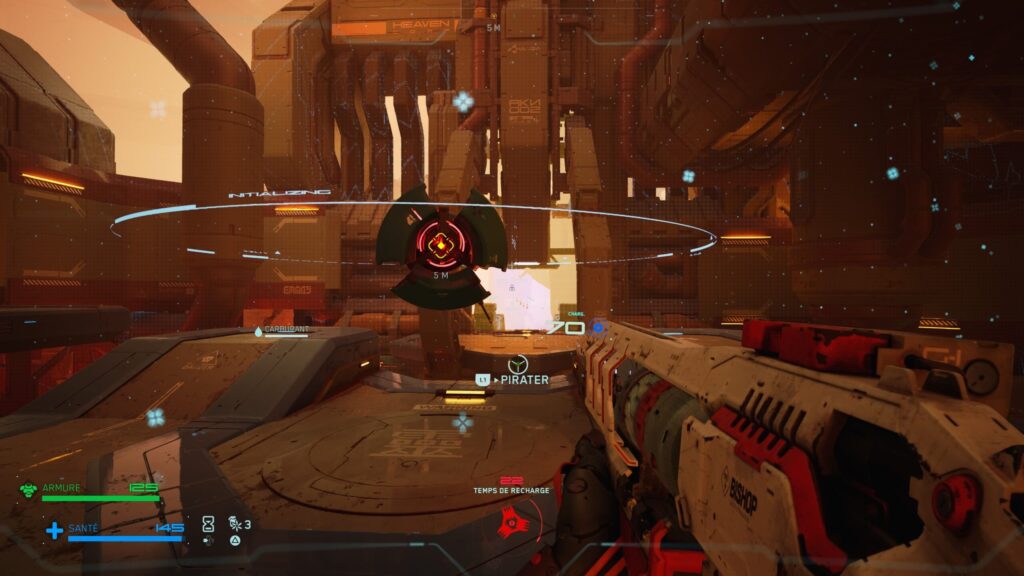Viewport: 1024px width, 576px height.
Task: Click the red ability icon on cooldown
Action: click(511, 520)
